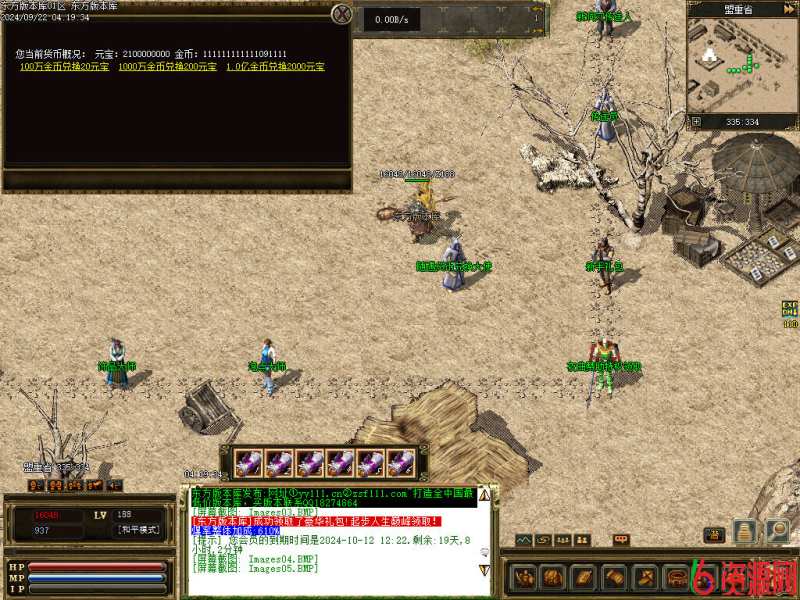
Task: Open the golden pagoda button
Action: tap(744, 531)
